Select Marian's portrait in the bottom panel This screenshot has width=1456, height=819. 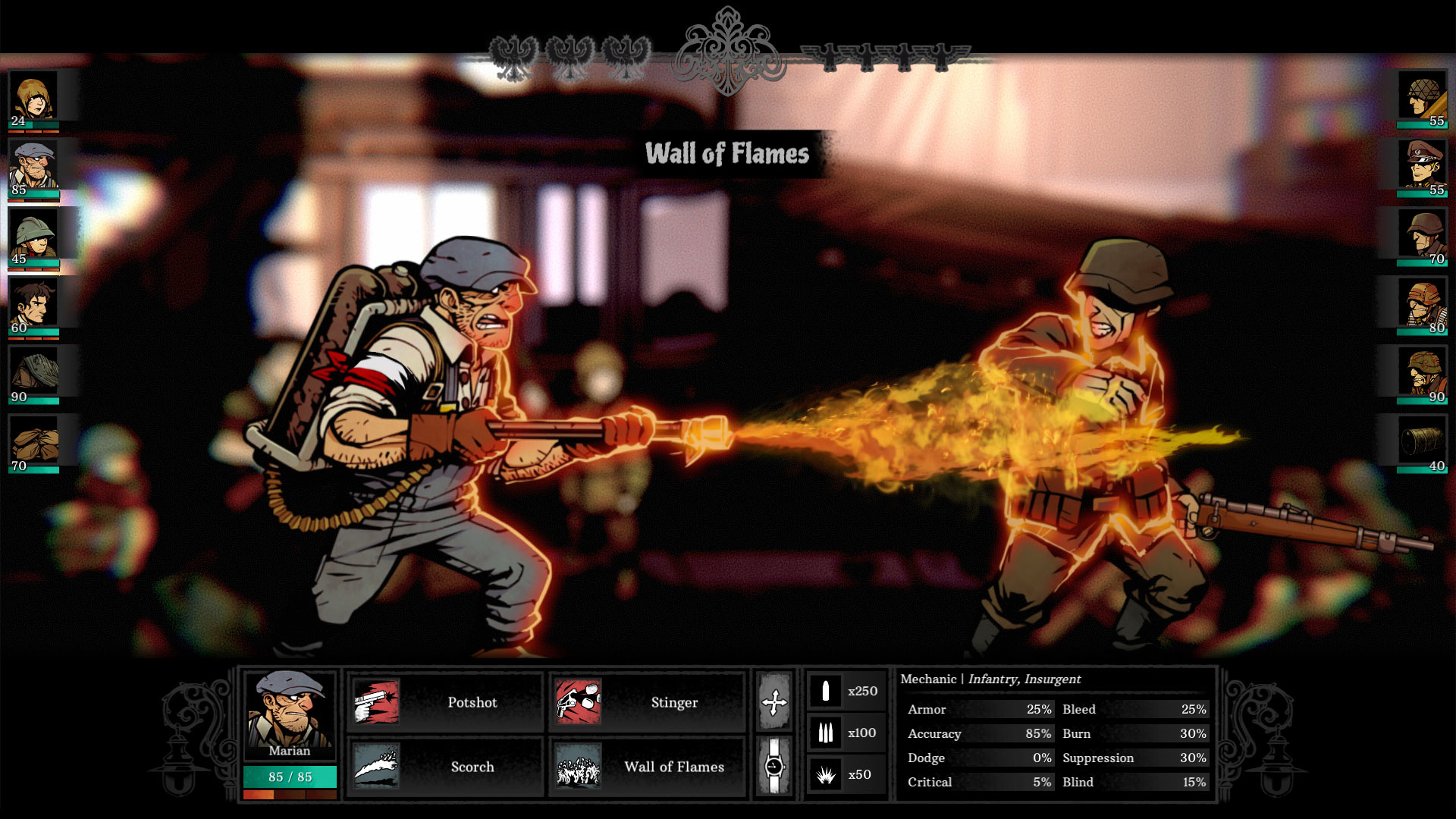[290, 713]
